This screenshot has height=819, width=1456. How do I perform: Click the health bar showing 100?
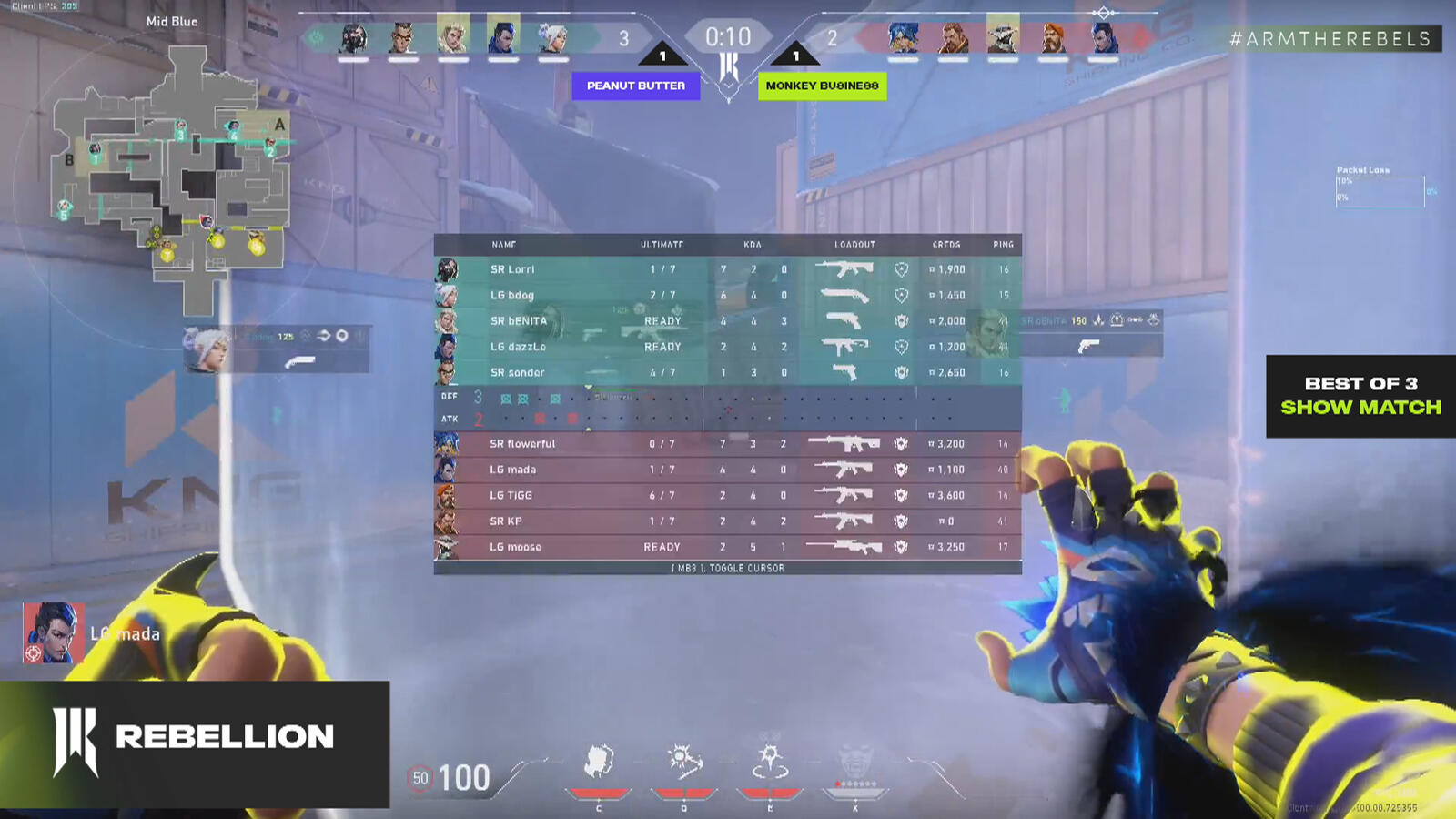pyautogui.click(x=464, y=778)
